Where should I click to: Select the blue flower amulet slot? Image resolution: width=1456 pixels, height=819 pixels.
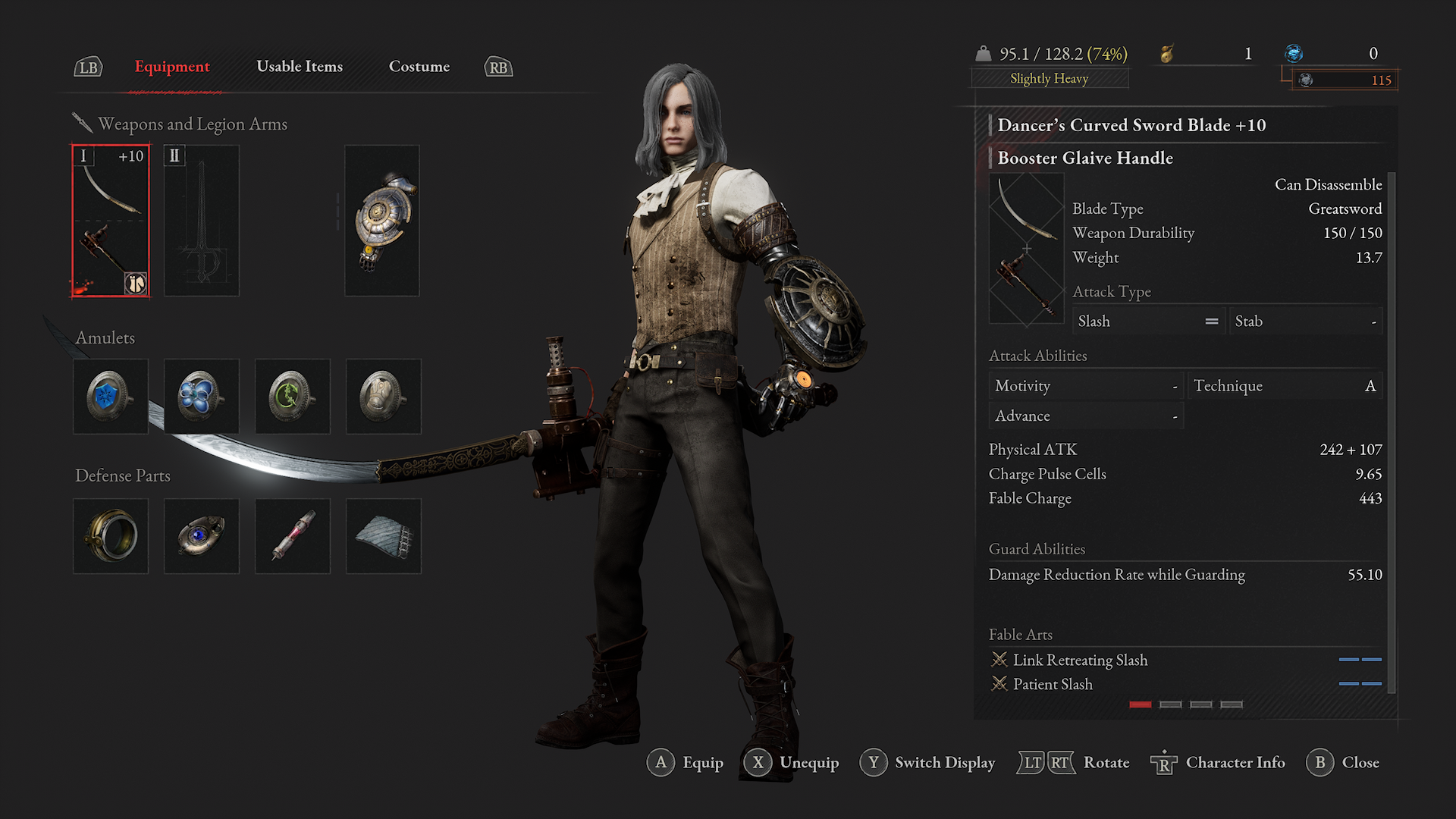(x=202, y=397)
